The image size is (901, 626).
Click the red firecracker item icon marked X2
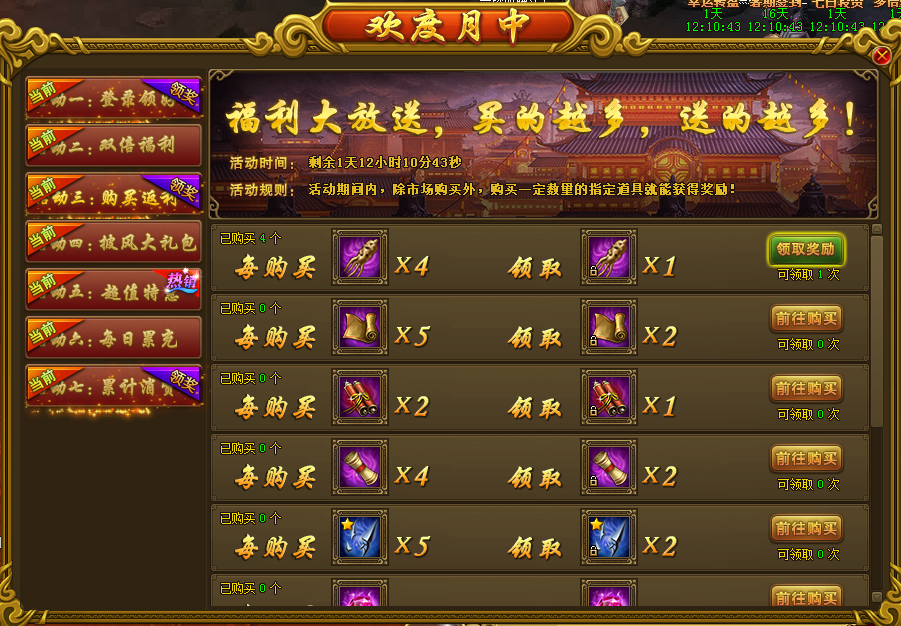click(359, 397)
